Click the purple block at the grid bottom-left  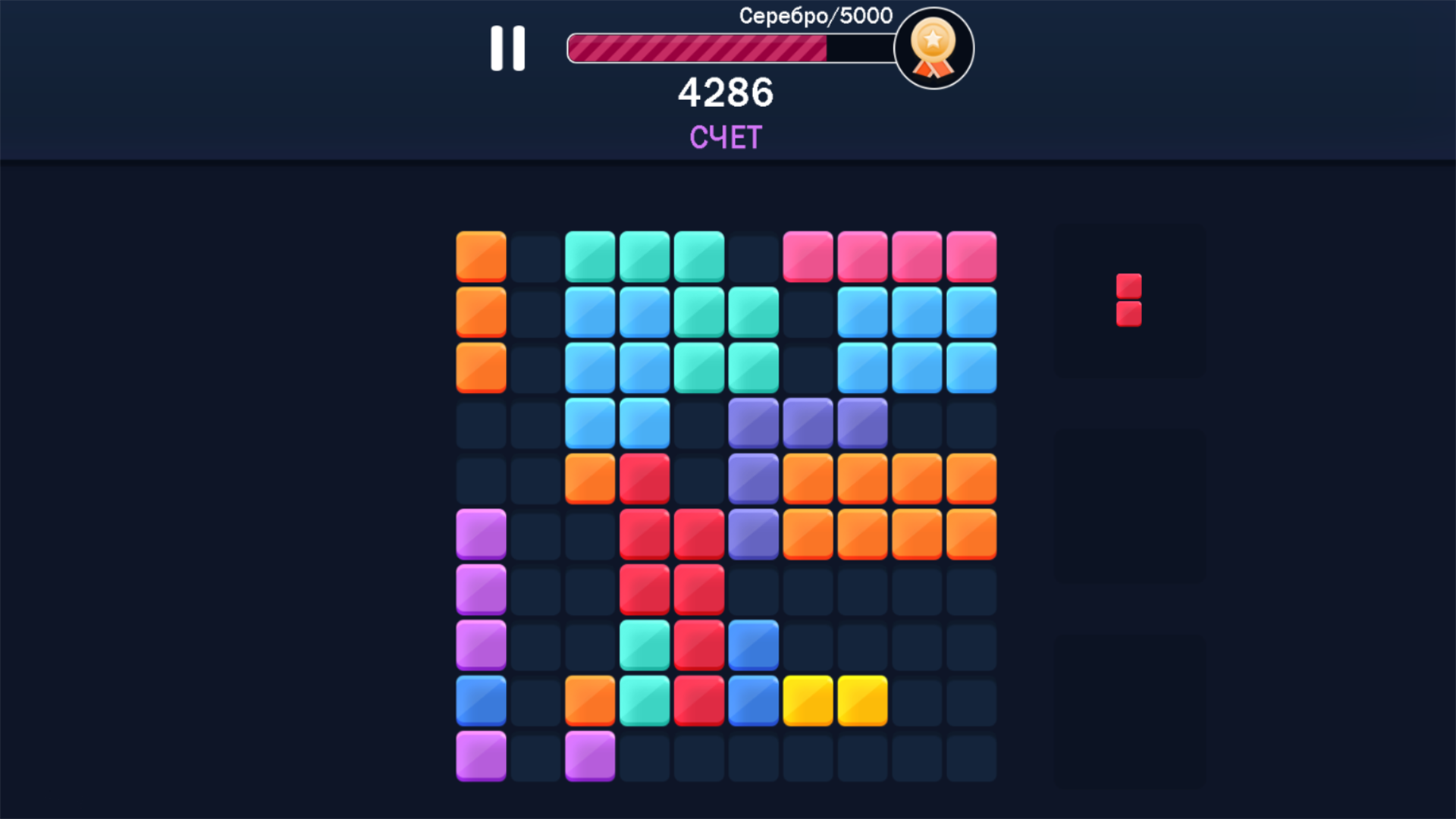pyautogui.click(x=480, y=755)
